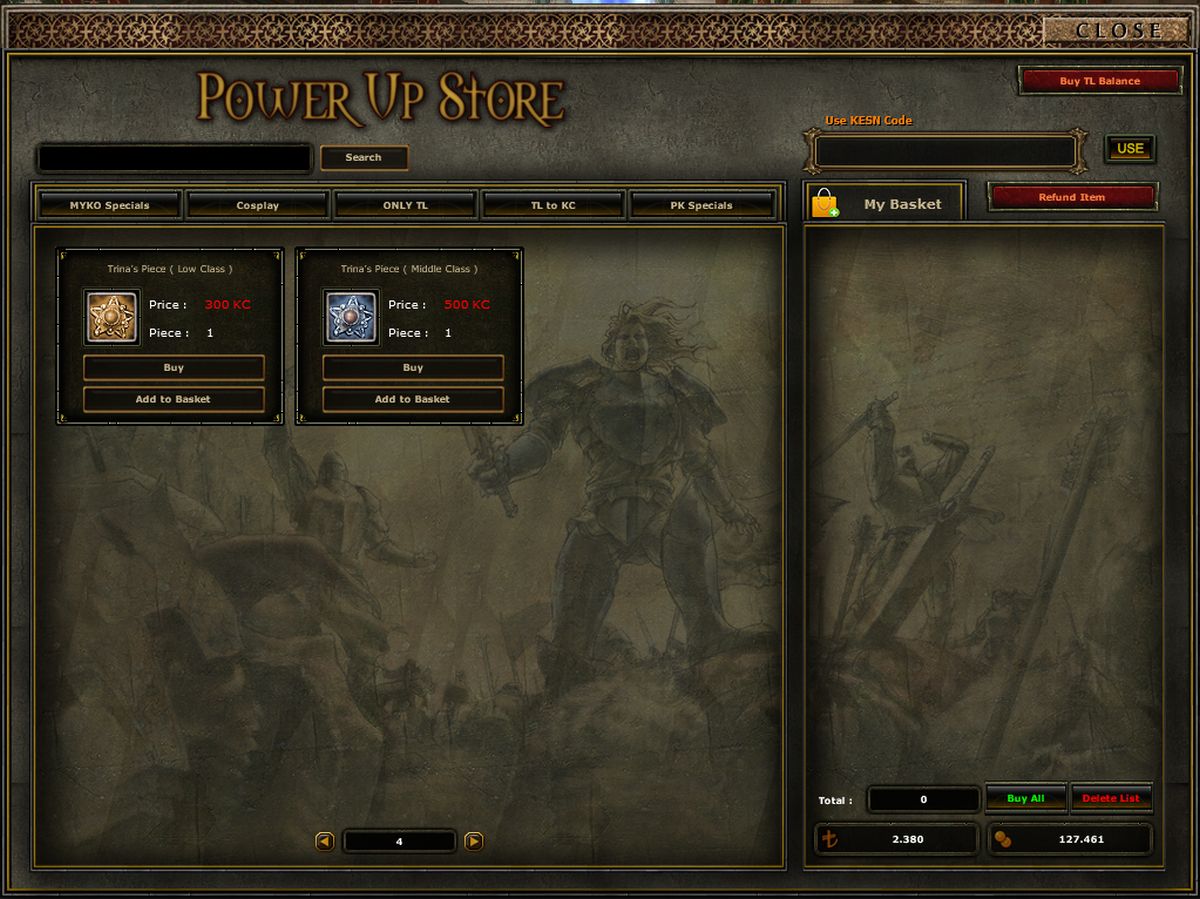Show the TL to KC tab
Viewport: 1200px width, 899px height.
tap(553, 205)
